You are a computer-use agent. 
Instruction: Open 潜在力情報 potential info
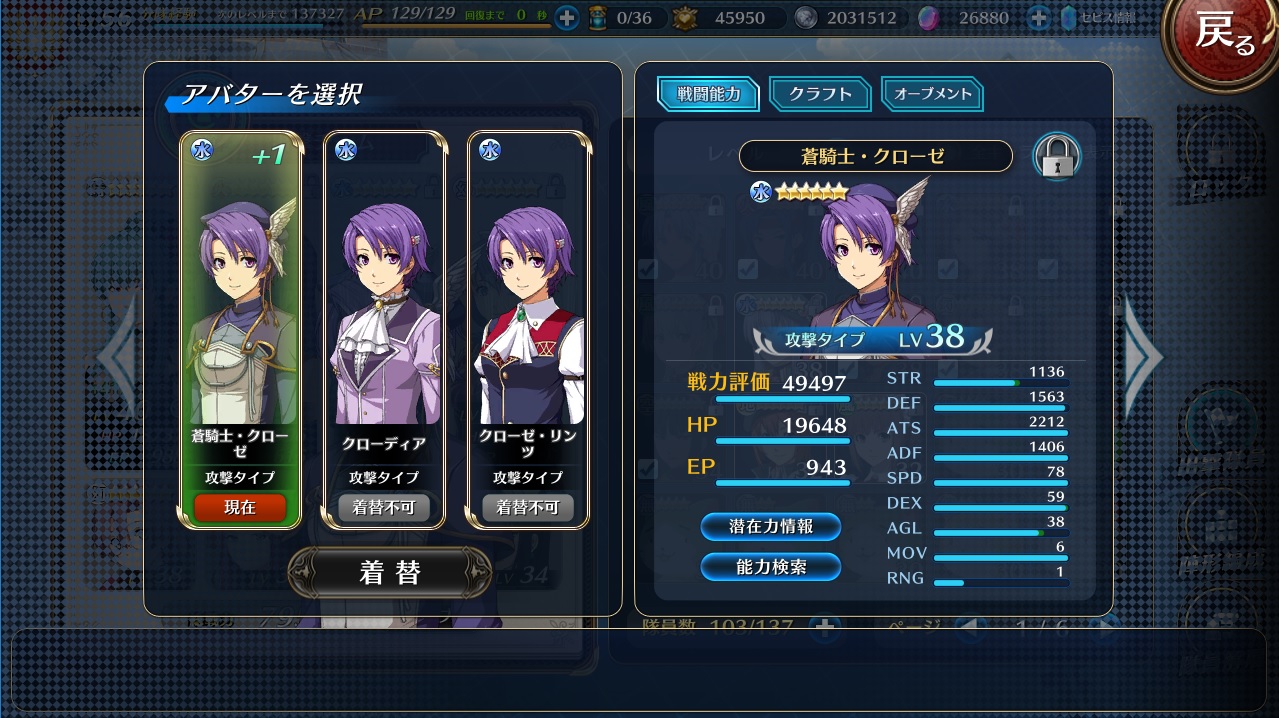tap(771, 526)
